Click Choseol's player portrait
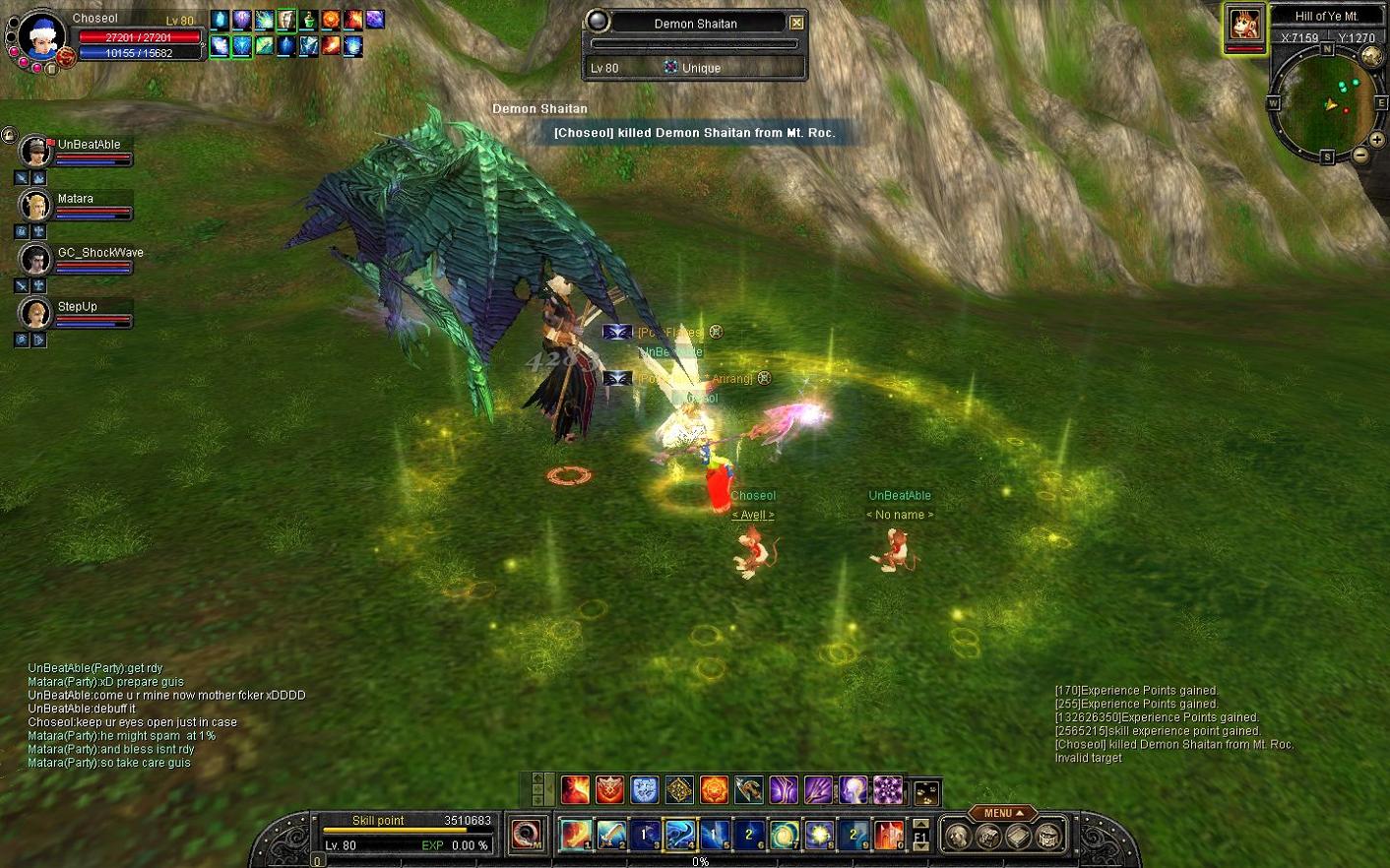Viewport: 1390px width, 868px height. coord(41,37)
